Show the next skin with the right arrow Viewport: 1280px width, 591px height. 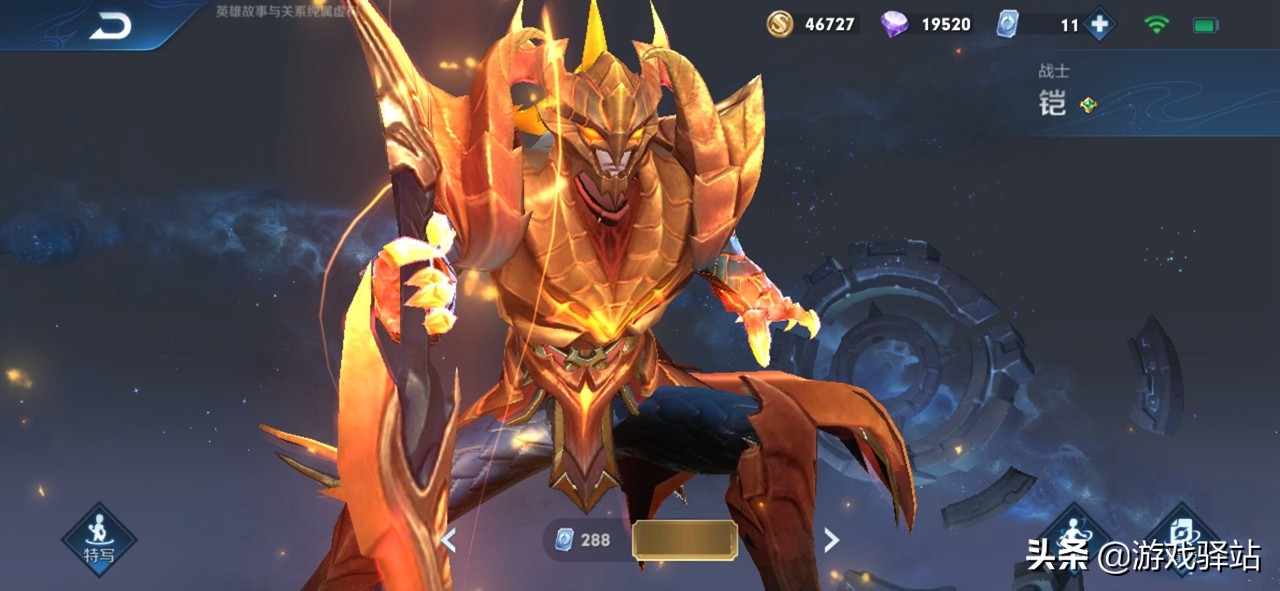[831, 541]
